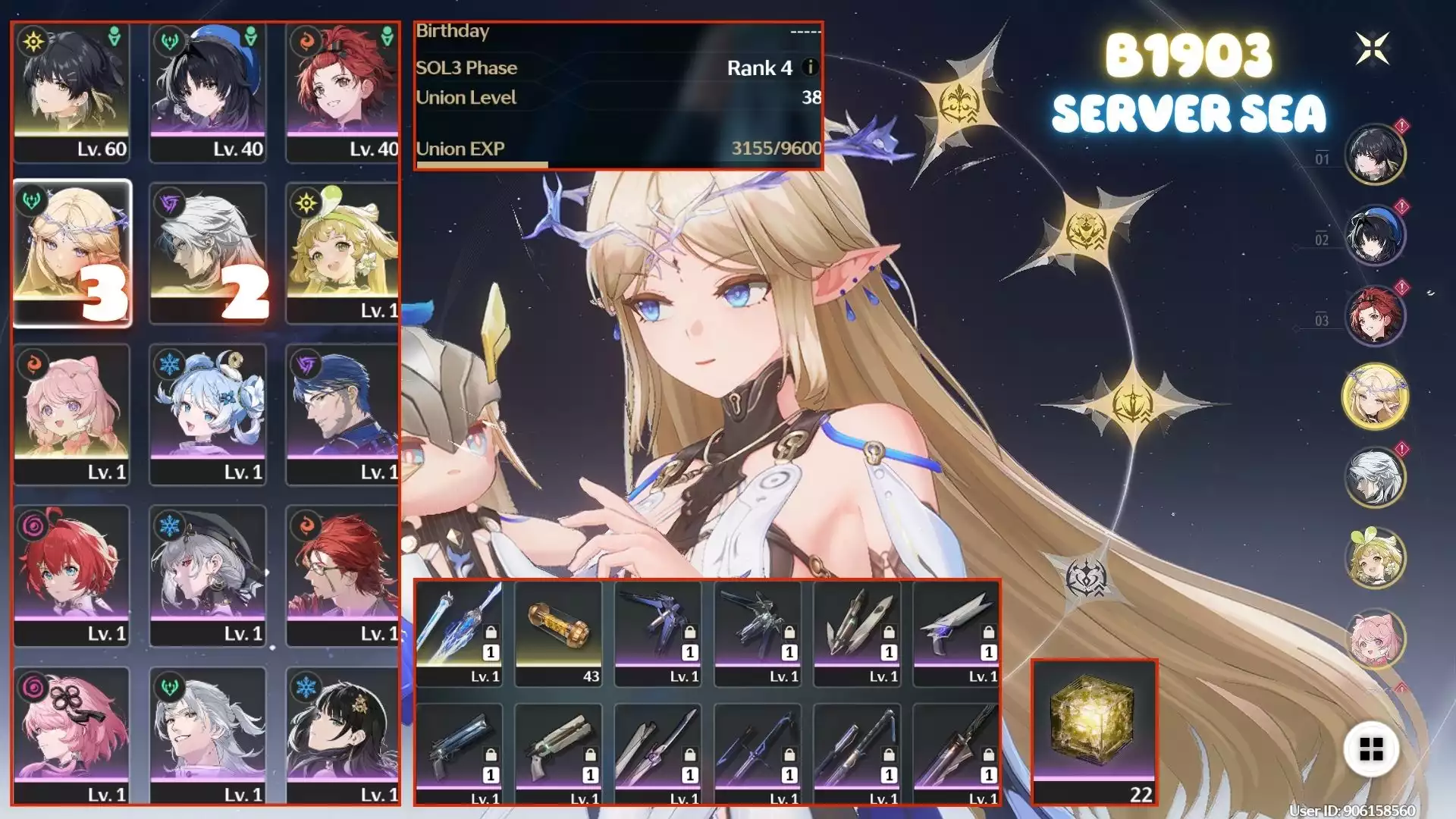The image size is (1456, 819).
Task: Select the green-bow blonde girl card
Action: [343, 254]
